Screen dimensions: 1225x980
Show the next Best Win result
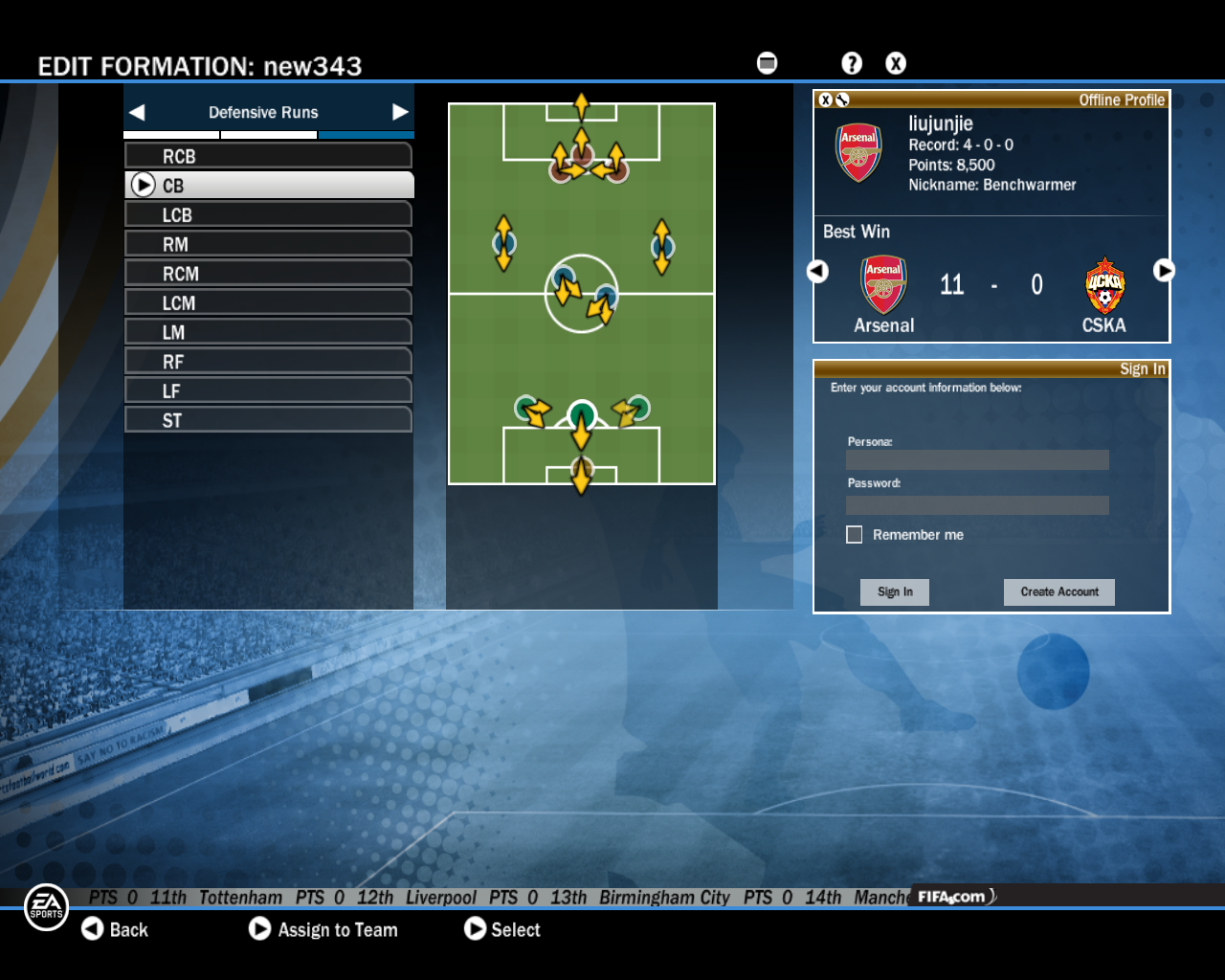[x=1163, y=271]
